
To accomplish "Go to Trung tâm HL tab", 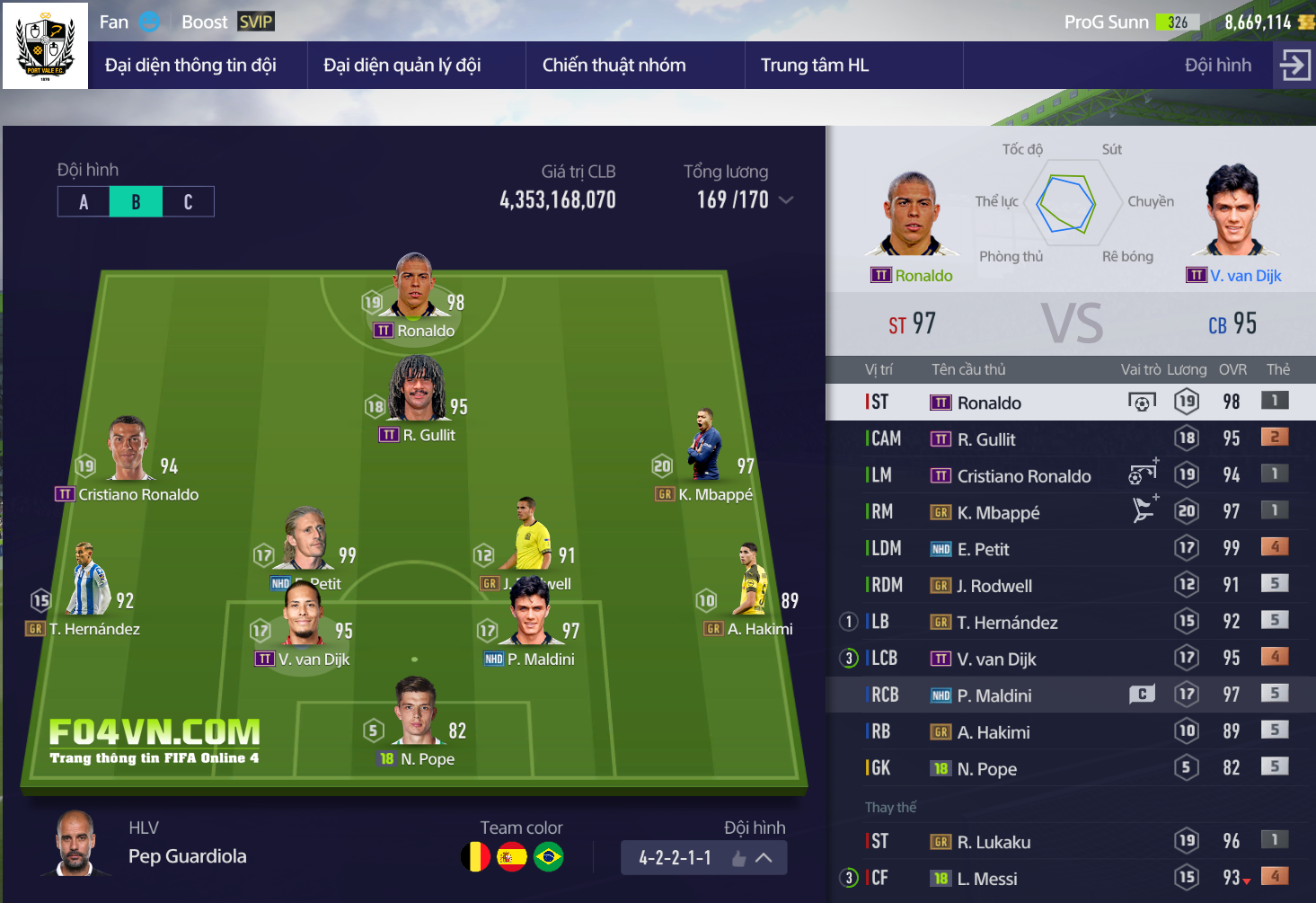I will [814, 66].
